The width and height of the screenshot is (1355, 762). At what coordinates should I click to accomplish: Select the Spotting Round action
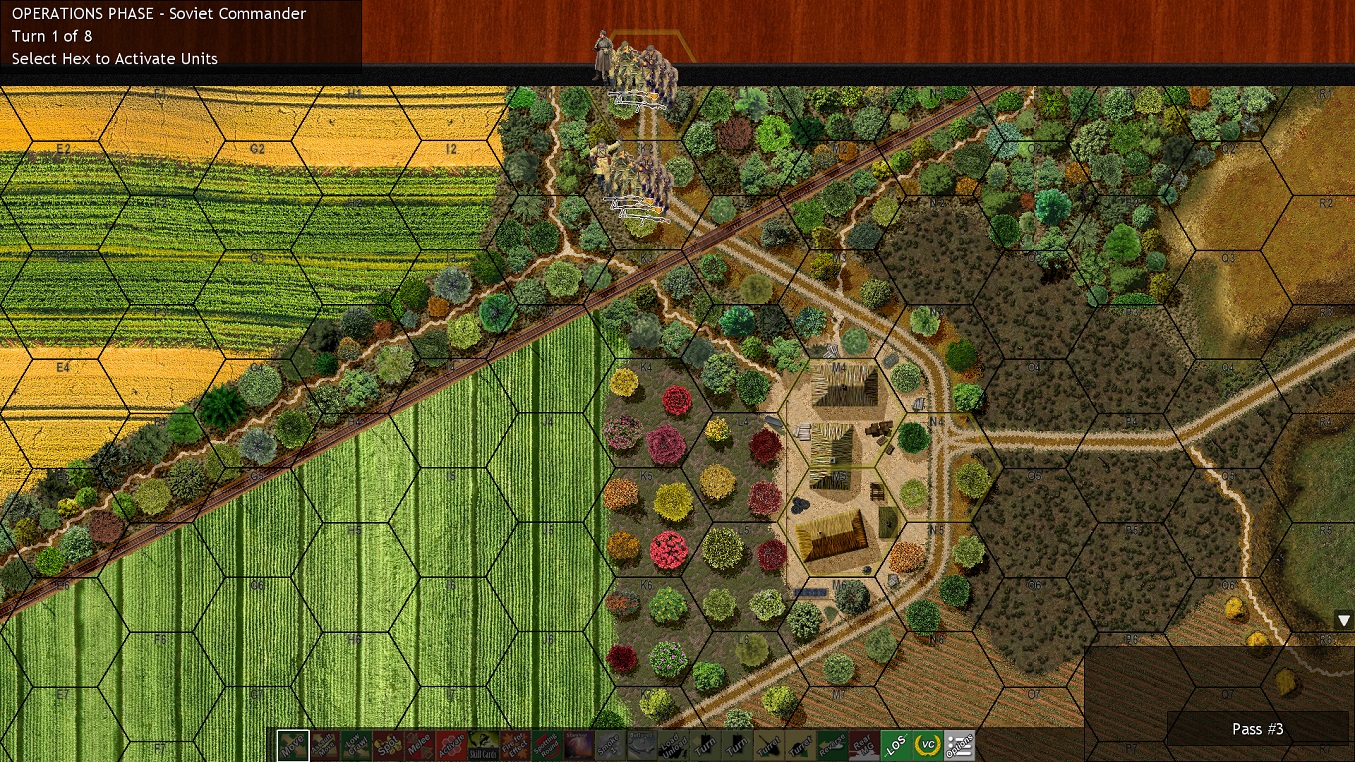pos(546,745)
